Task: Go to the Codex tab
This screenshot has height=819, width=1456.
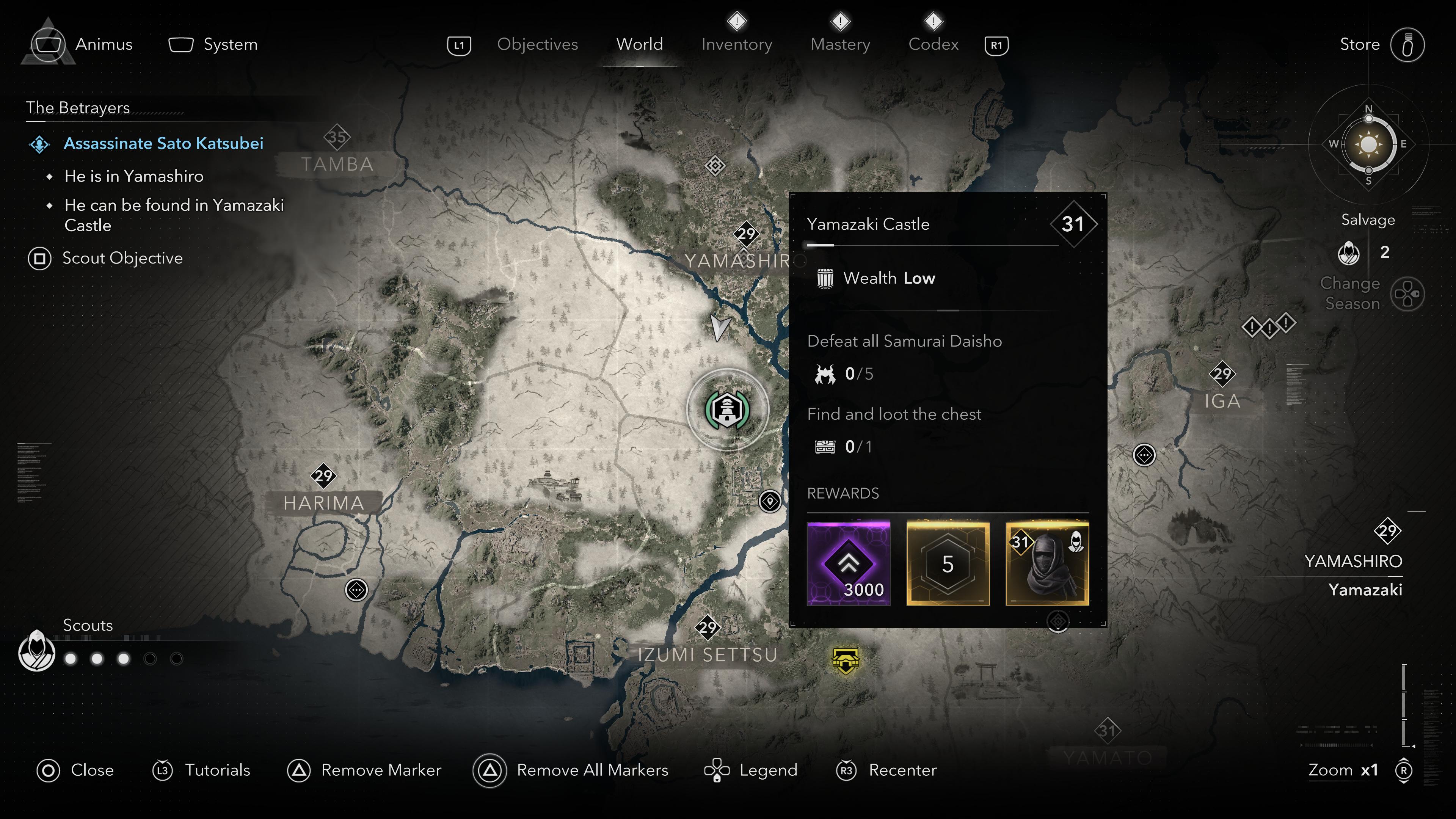Action: coord(933,44)
